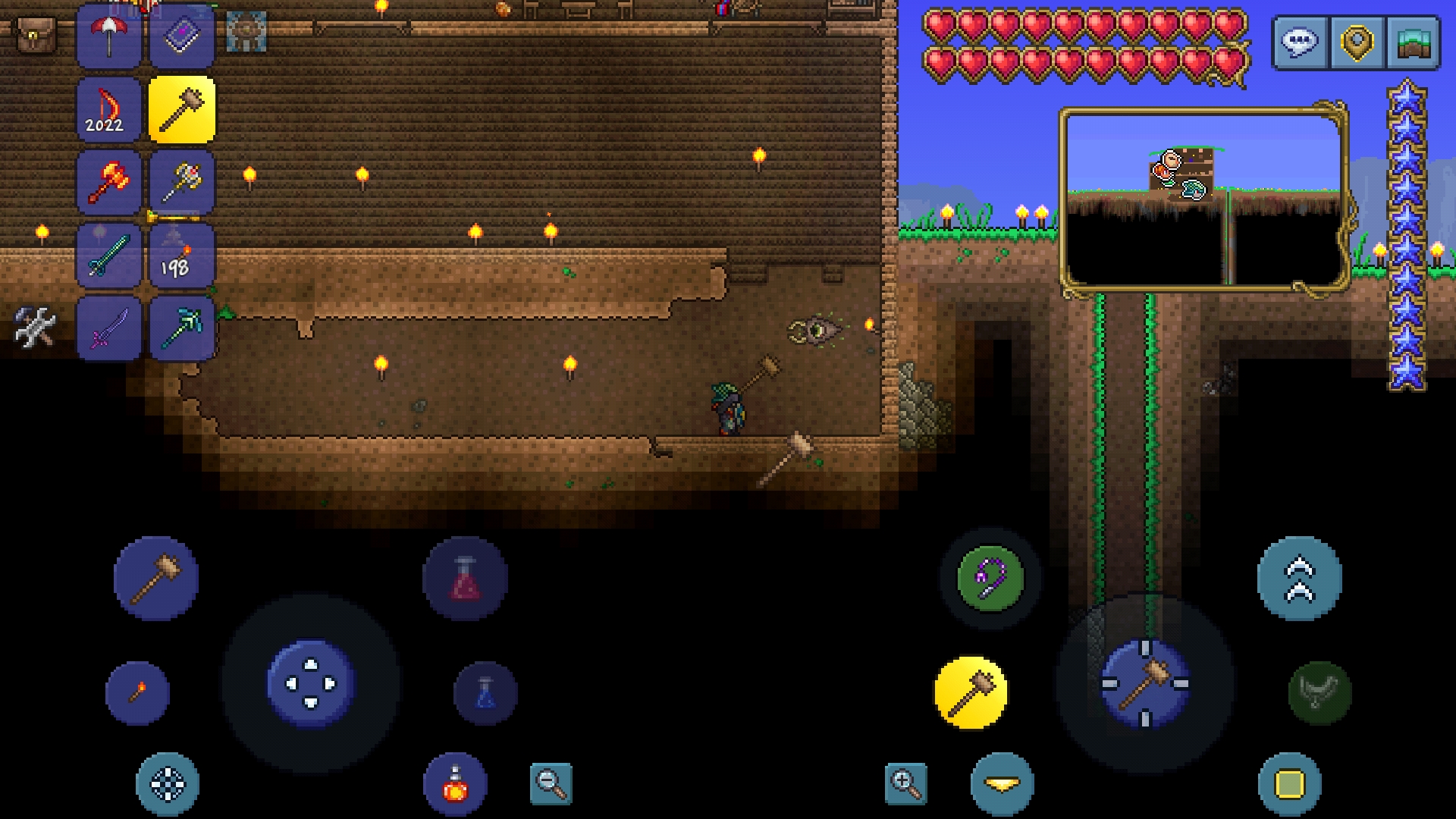
Task: Select the boomerang stack of 2022
Action: 108,108
